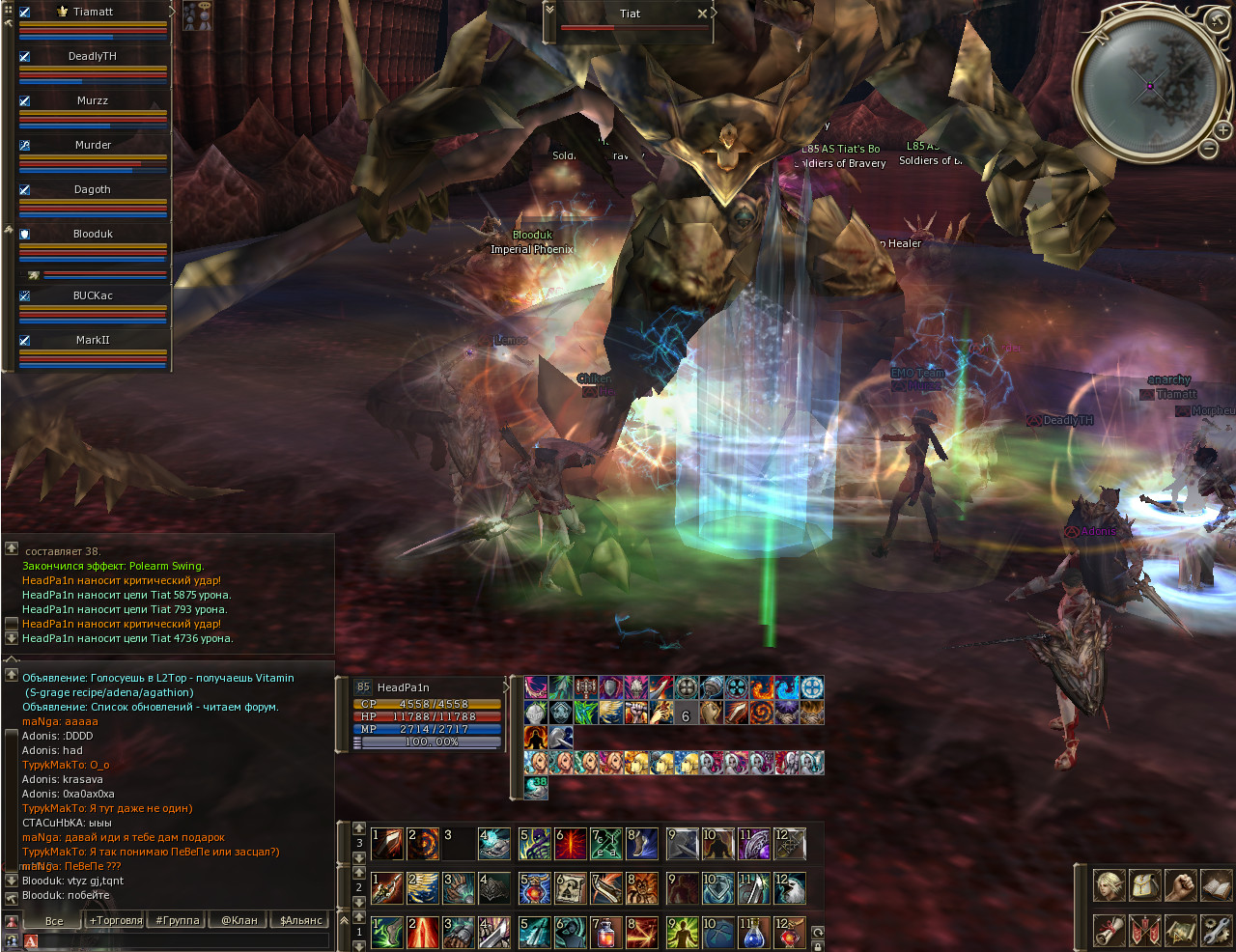Switch to the +Торговля chat tab
The image size is (1236, 952).
[x=115, y=920]
